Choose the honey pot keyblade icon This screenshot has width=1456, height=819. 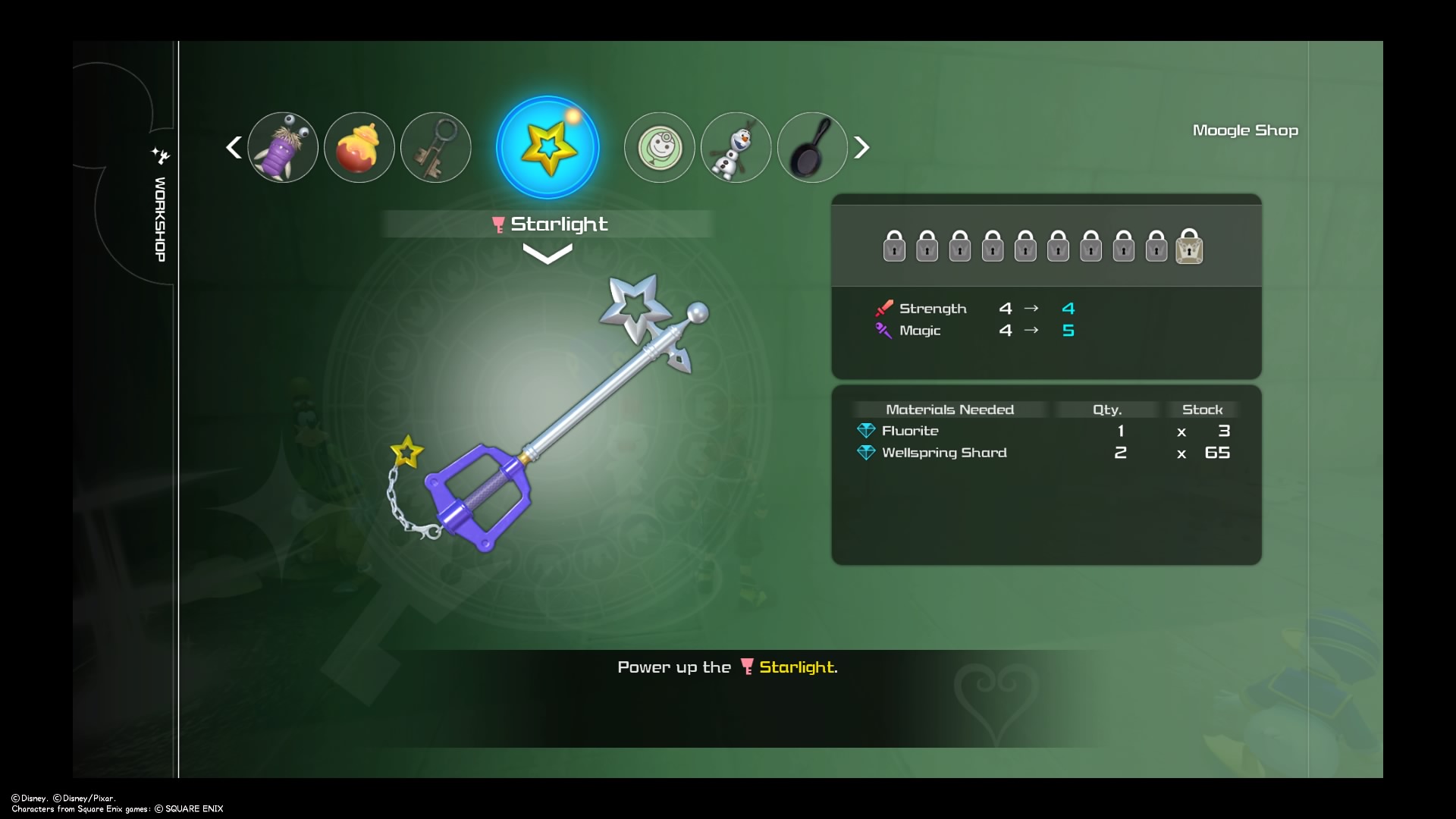(359, 147)
